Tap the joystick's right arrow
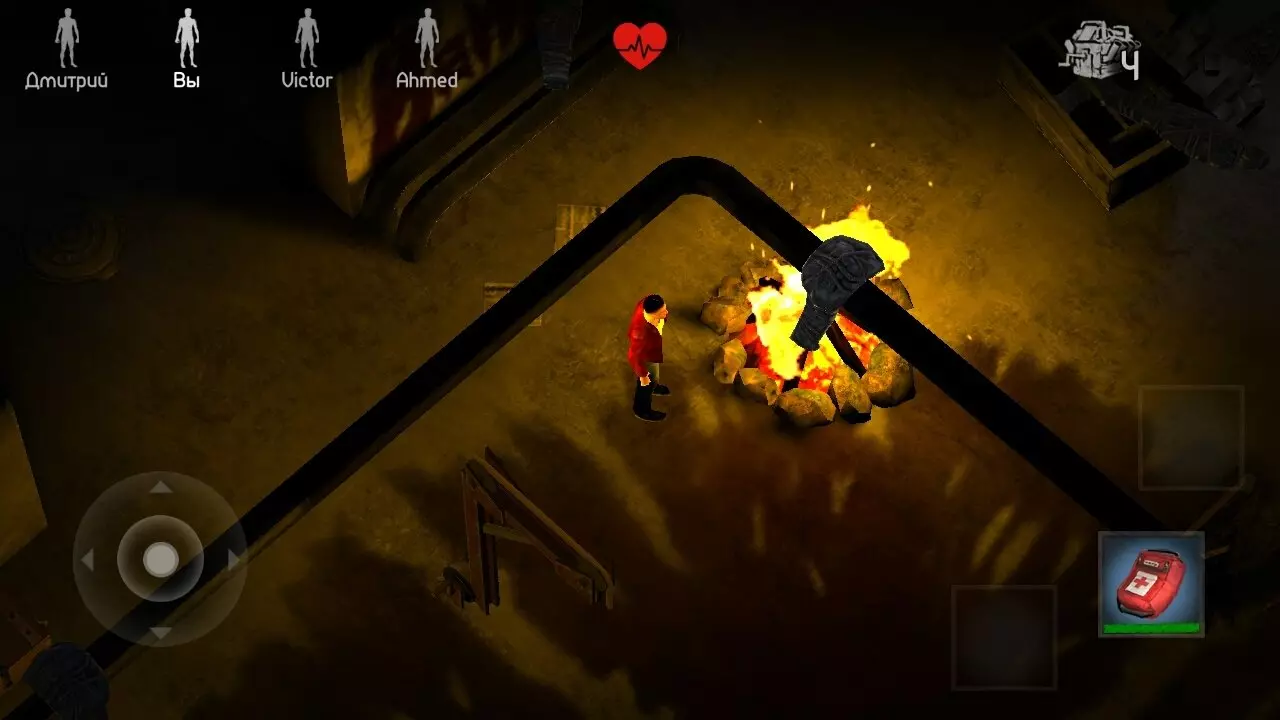This screenshot has height=720, width=1280. tap(233, 560)
